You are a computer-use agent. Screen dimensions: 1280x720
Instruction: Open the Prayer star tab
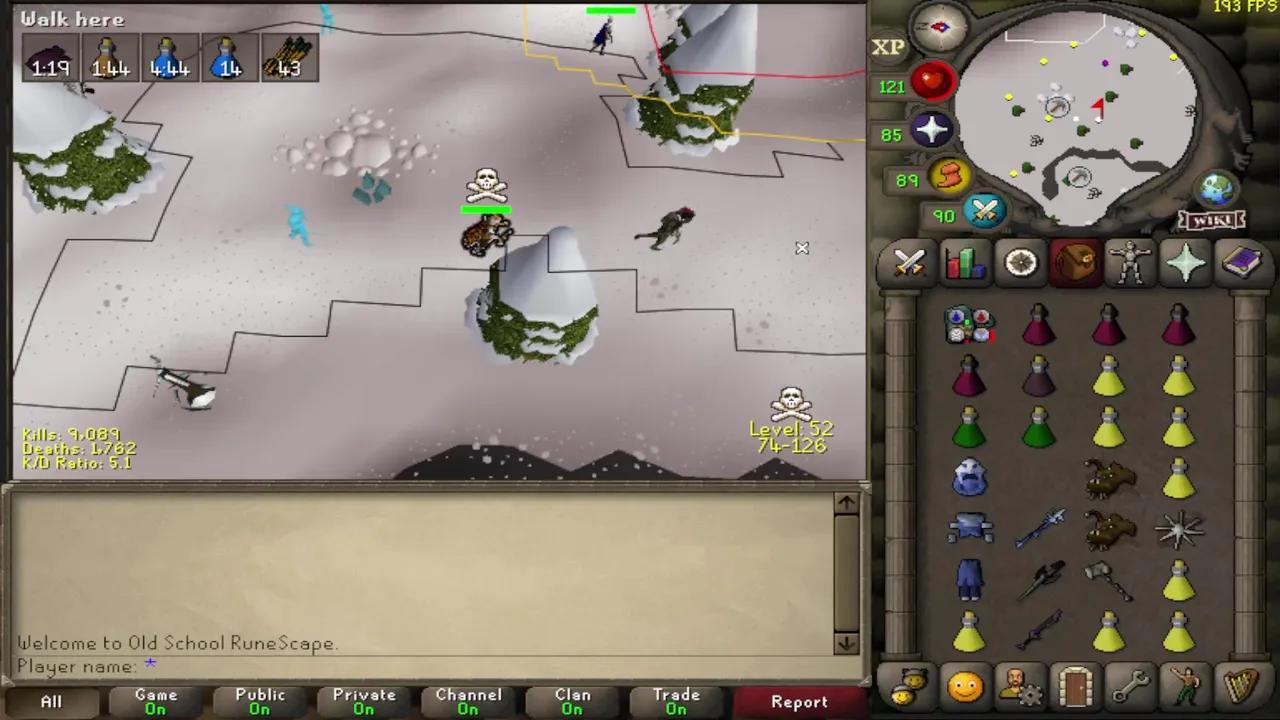[1185, 262]
